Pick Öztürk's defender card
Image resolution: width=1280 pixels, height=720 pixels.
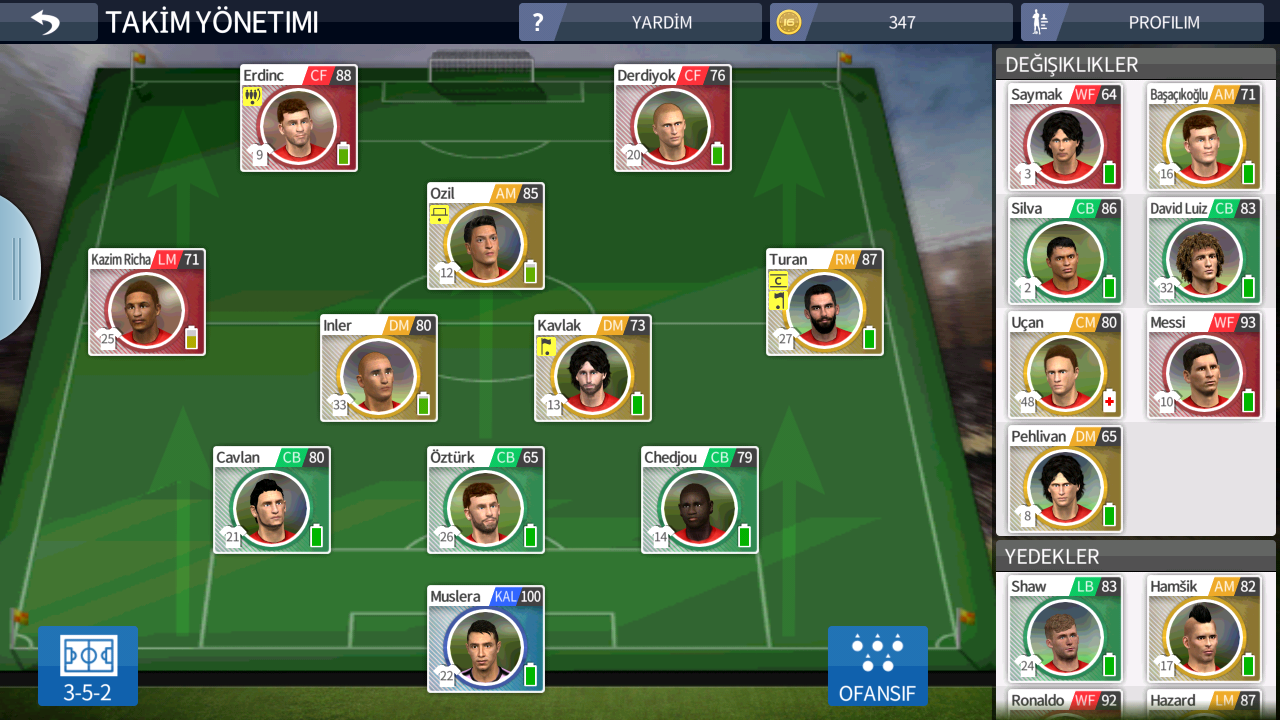coord(486,500)
